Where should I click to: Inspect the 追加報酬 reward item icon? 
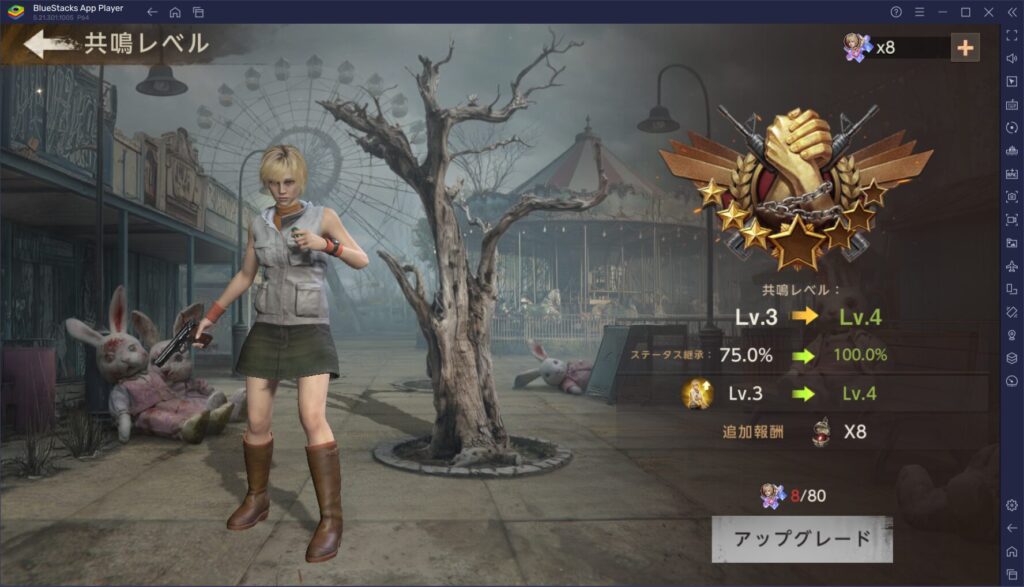pos(822,432)
